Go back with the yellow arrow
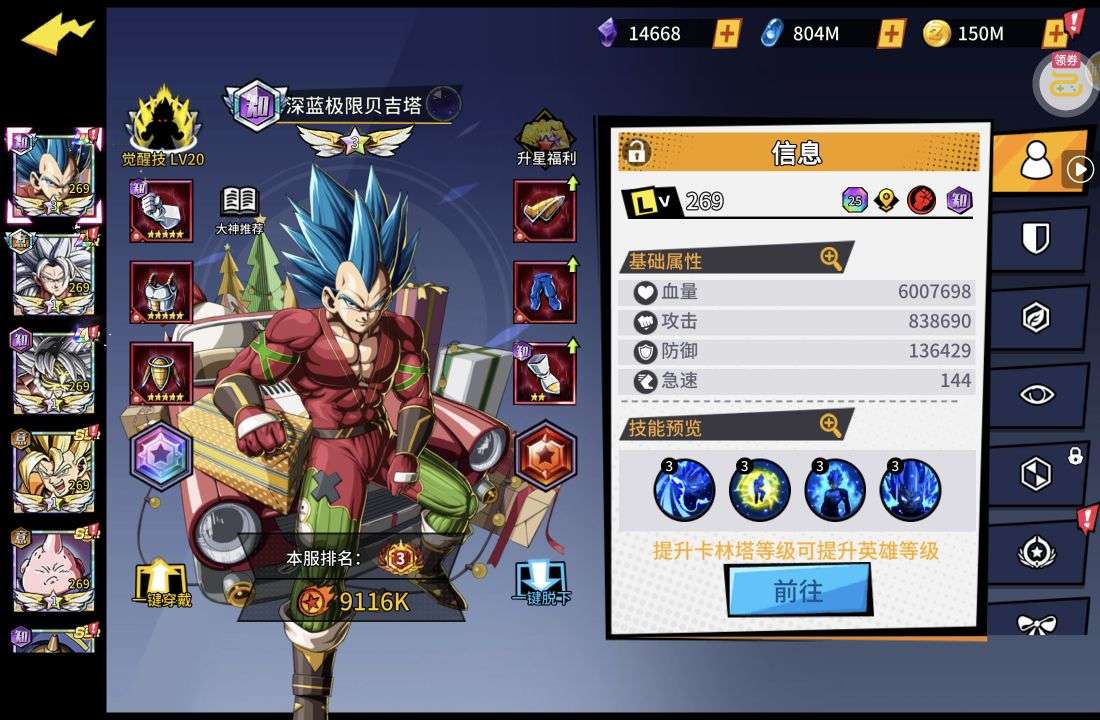 click(x=57, y=35)
